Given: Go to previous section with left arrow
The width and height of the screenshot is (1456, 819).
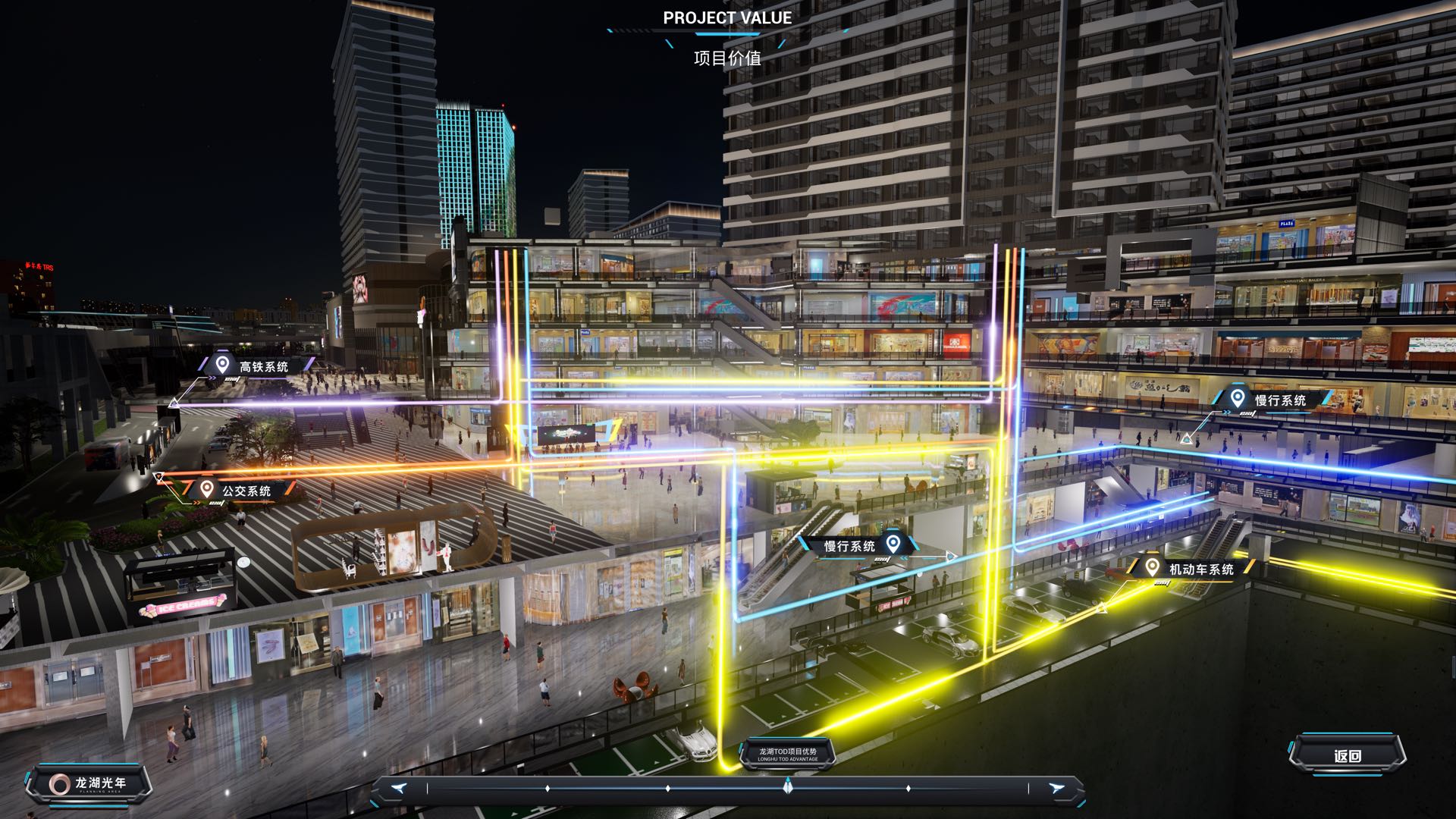Looking at the screenshot, I should (x=400, y=789).
